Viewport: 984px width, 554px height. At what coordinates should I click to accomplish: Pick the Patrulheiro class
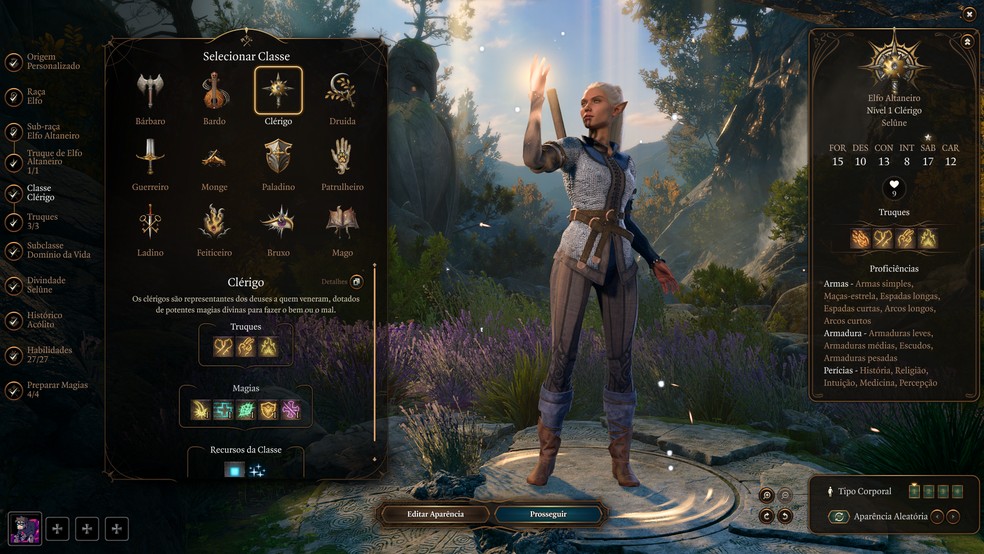pyautogui.click(x=342, y=157)
